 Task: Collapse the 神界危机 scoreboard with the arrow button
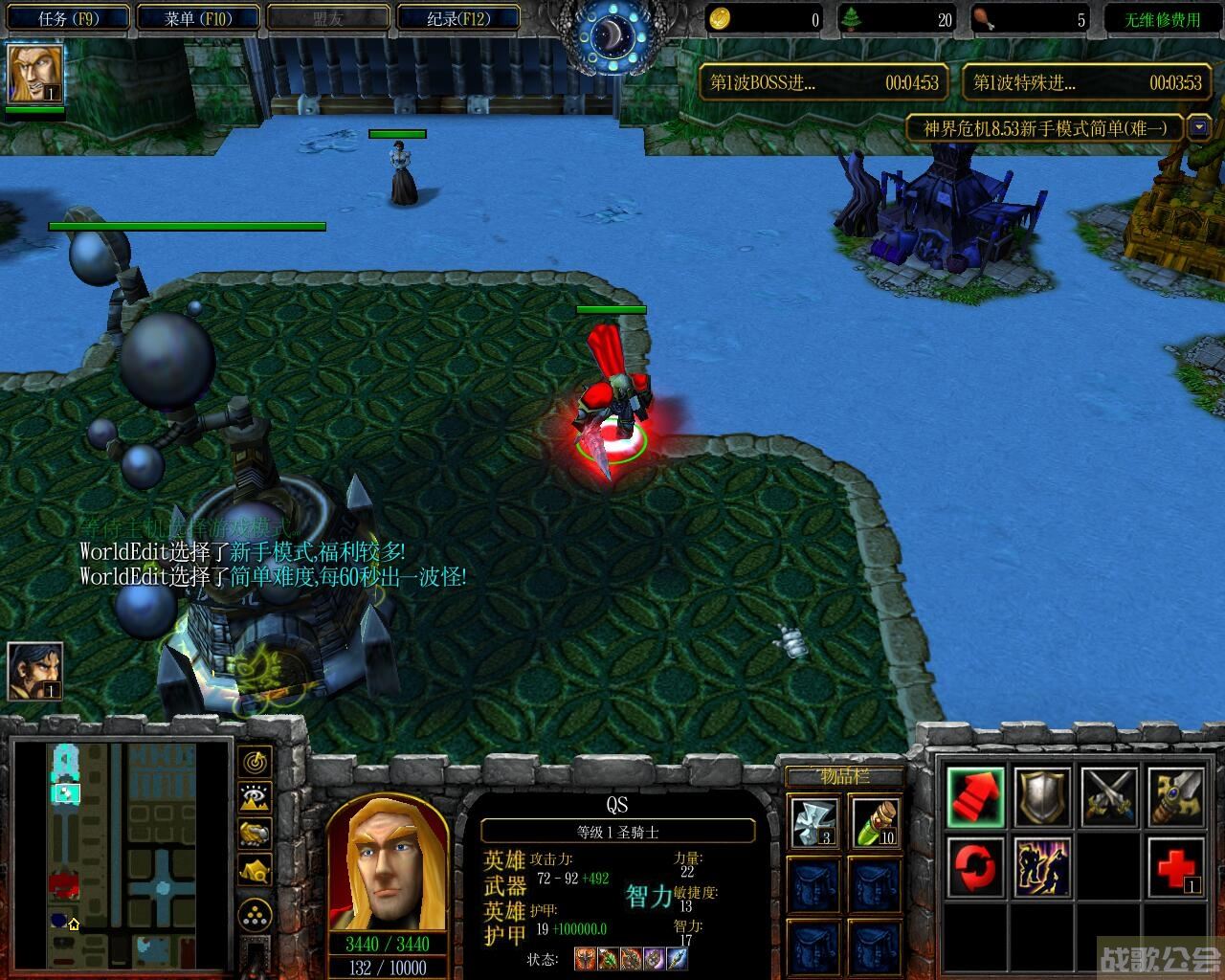click(x=1198, y=127)
